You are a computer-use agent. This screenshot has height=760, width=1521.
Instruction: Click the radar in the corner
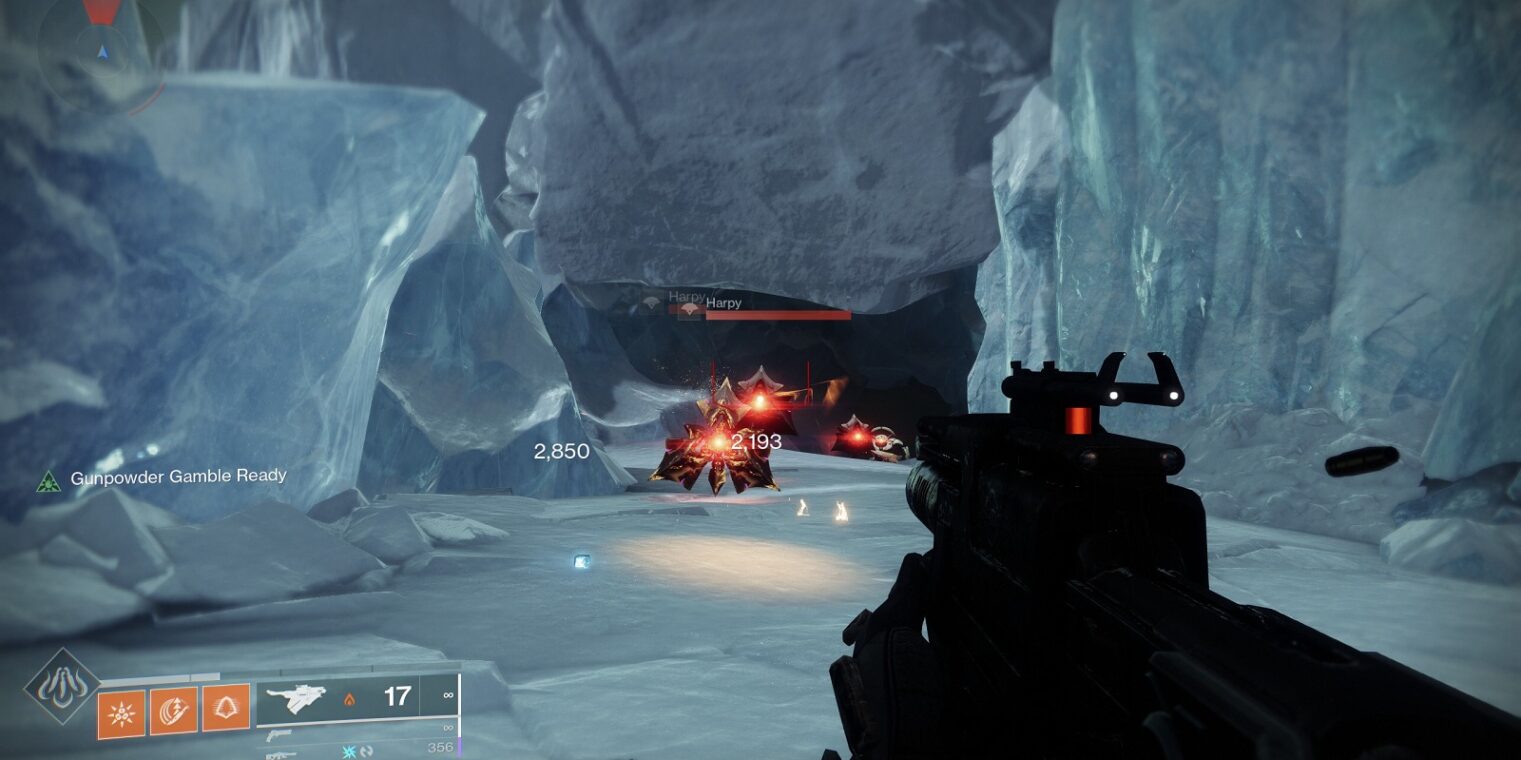pos(101,50)
